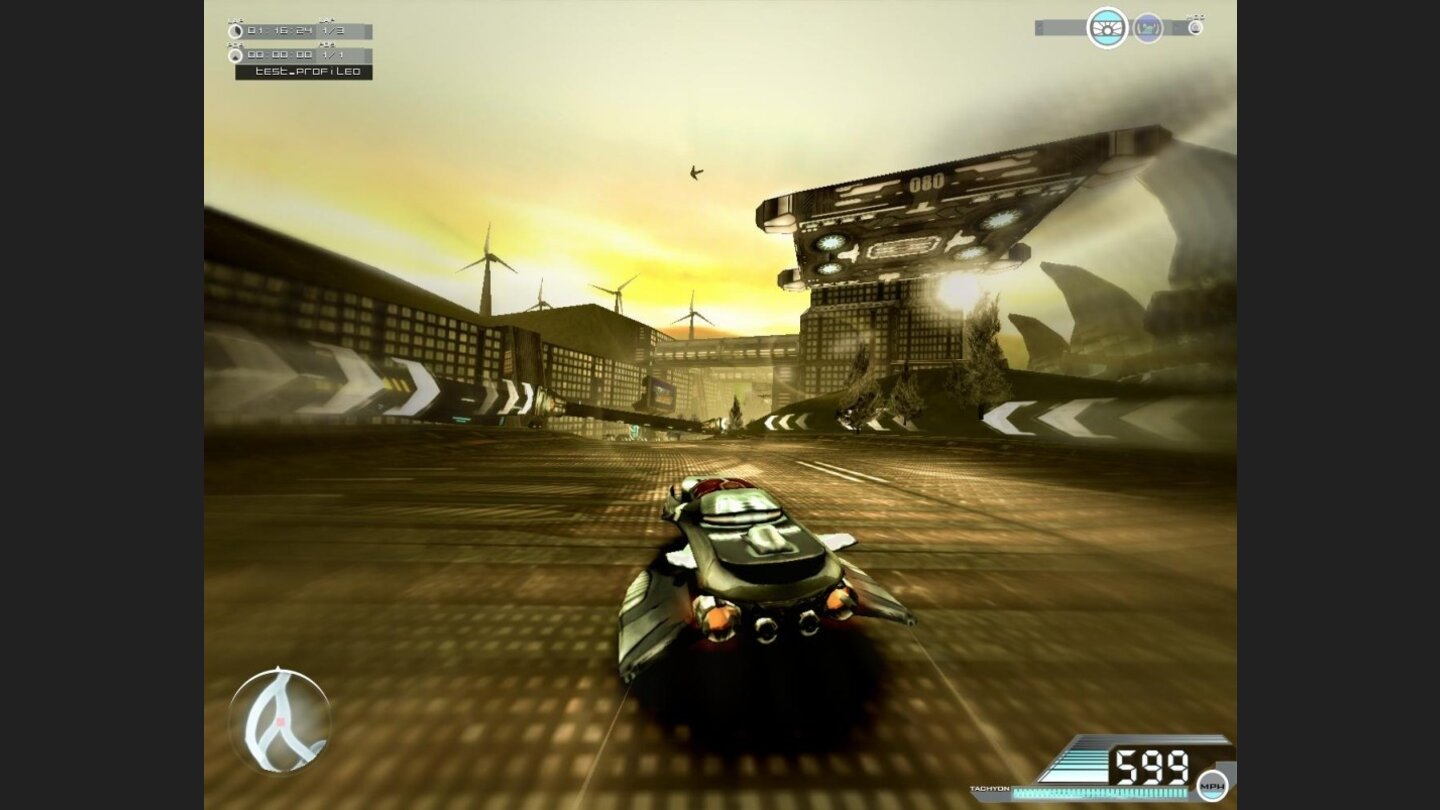Click the test_profile0 player name plate
The image size is (1440, 810).
[305, 71]
